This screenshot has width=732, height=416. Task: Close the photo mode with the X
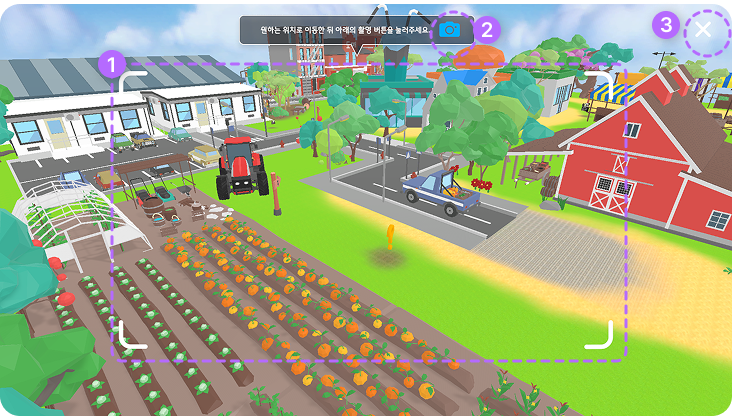(x=703, y=30)
